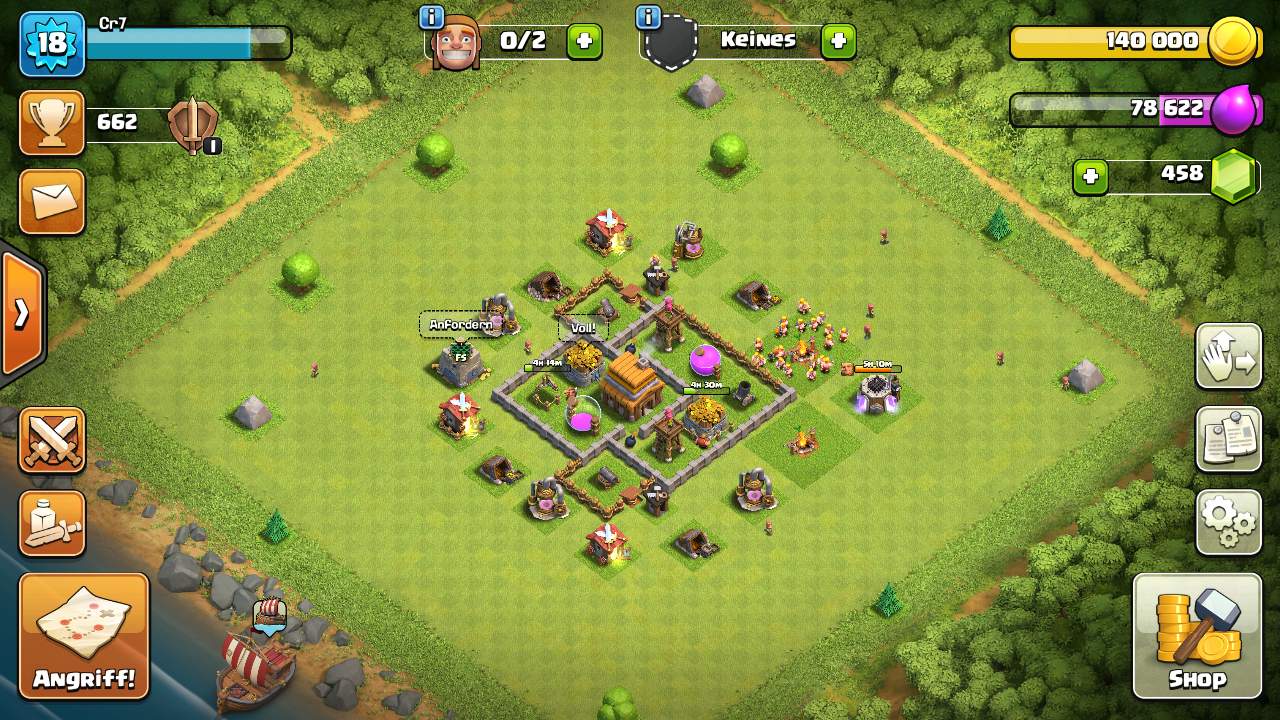Show builder info via the i icon
This screenshot has height=720, width=1280.
(x=432, y=17)
